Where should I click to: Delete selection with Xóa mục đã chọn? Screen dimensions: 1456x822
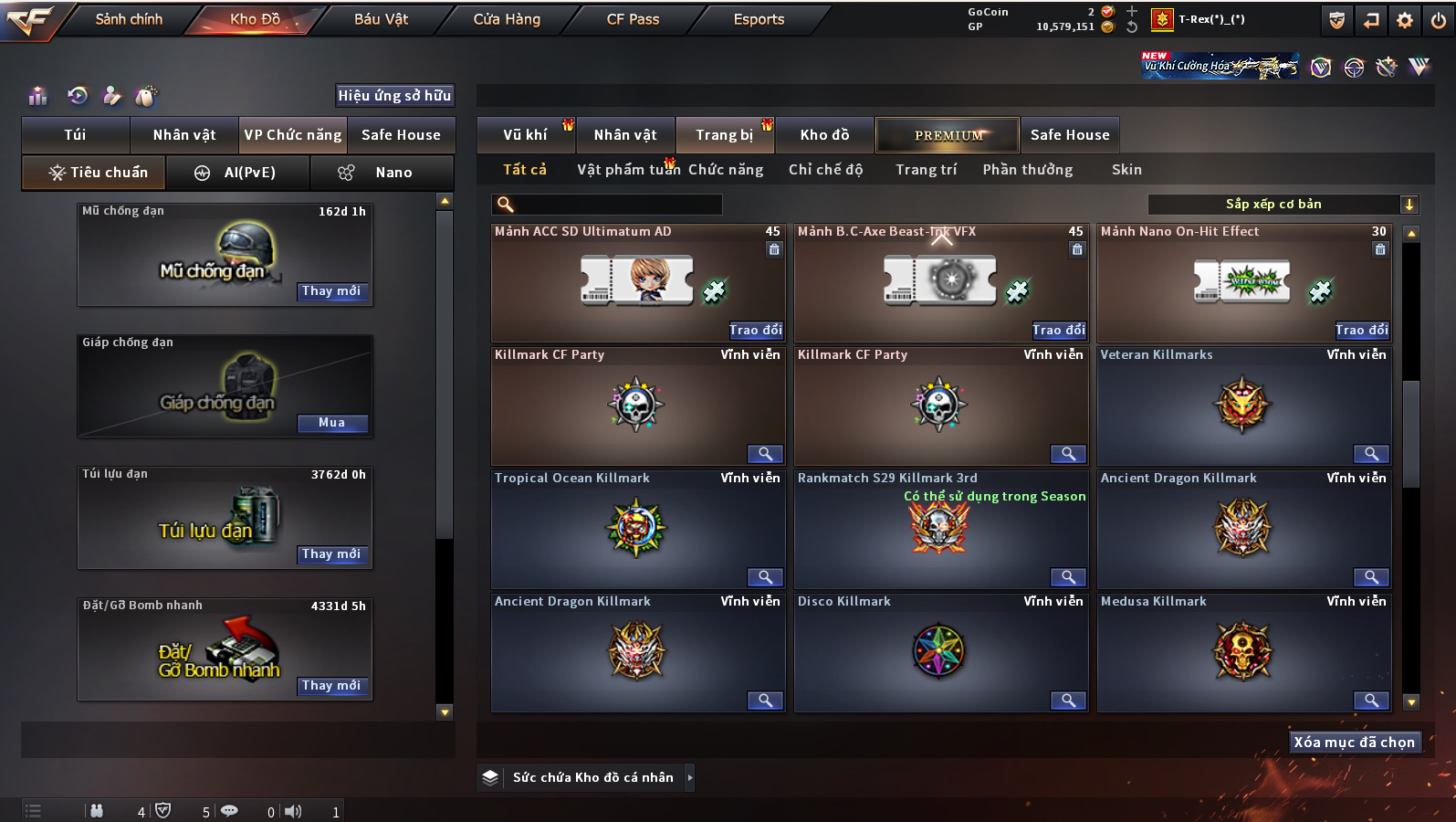[x=1354, y=743]
